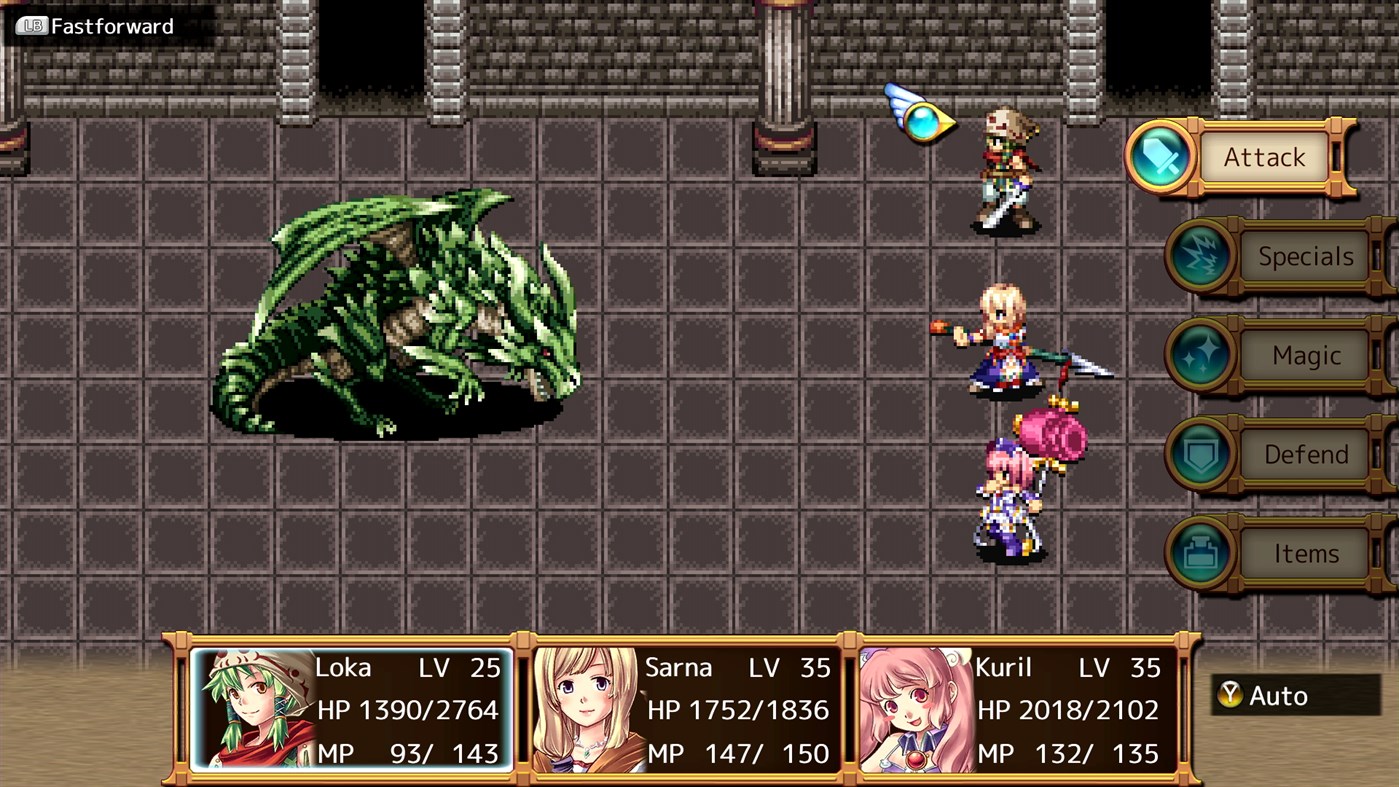
Task: Open the Items potion flask icon
Action: tap(1200, 553)
